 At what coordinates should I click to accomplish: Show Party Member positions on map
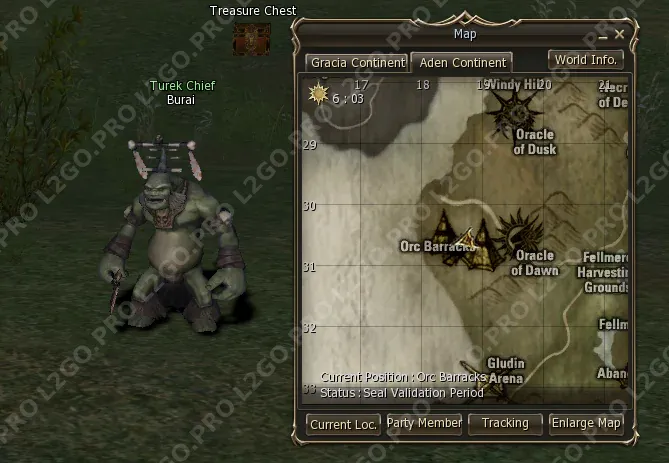pos(424,423)
